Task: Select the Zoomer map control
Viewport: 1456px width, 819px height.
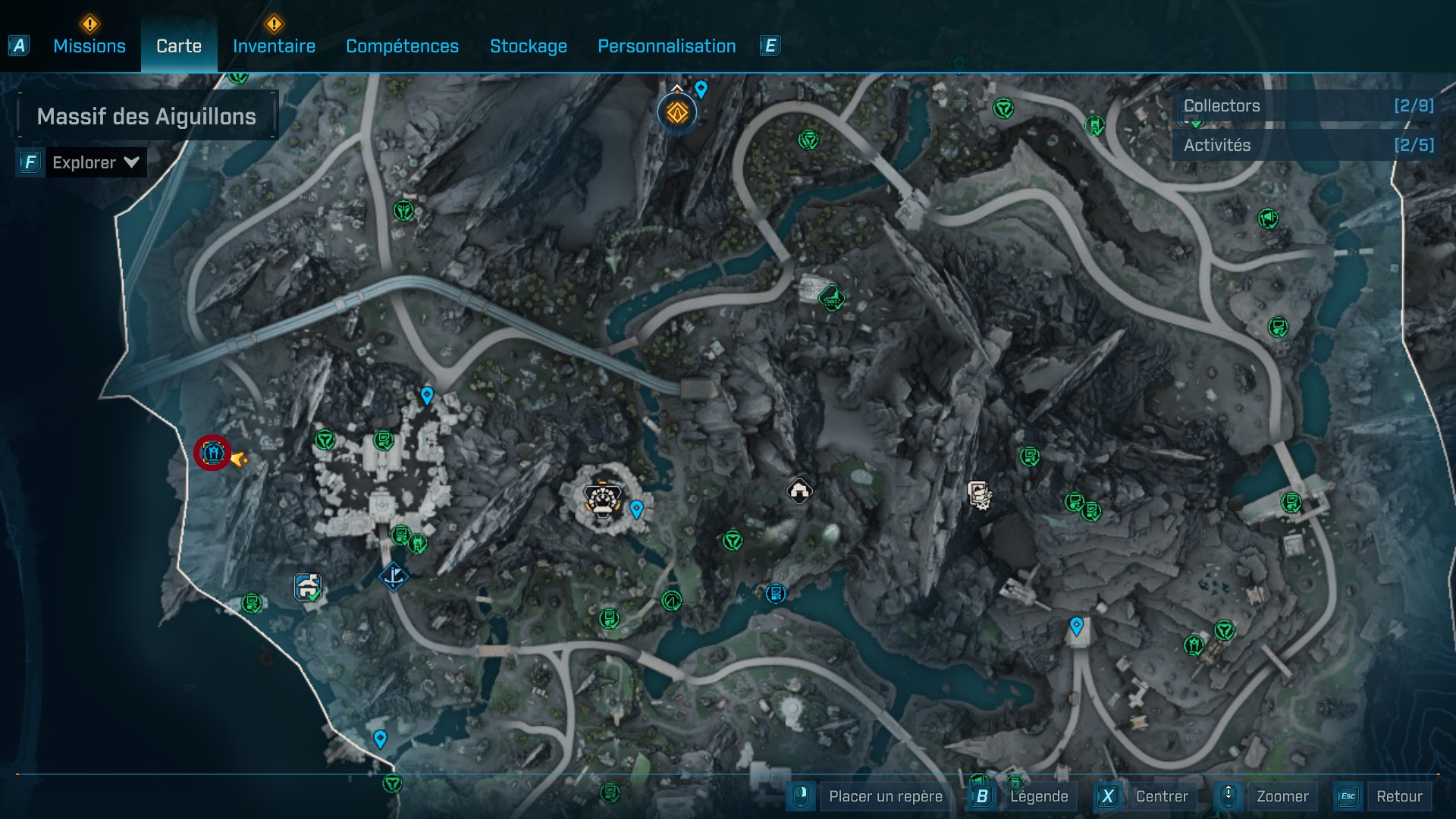Action: tap(1282, 796)
